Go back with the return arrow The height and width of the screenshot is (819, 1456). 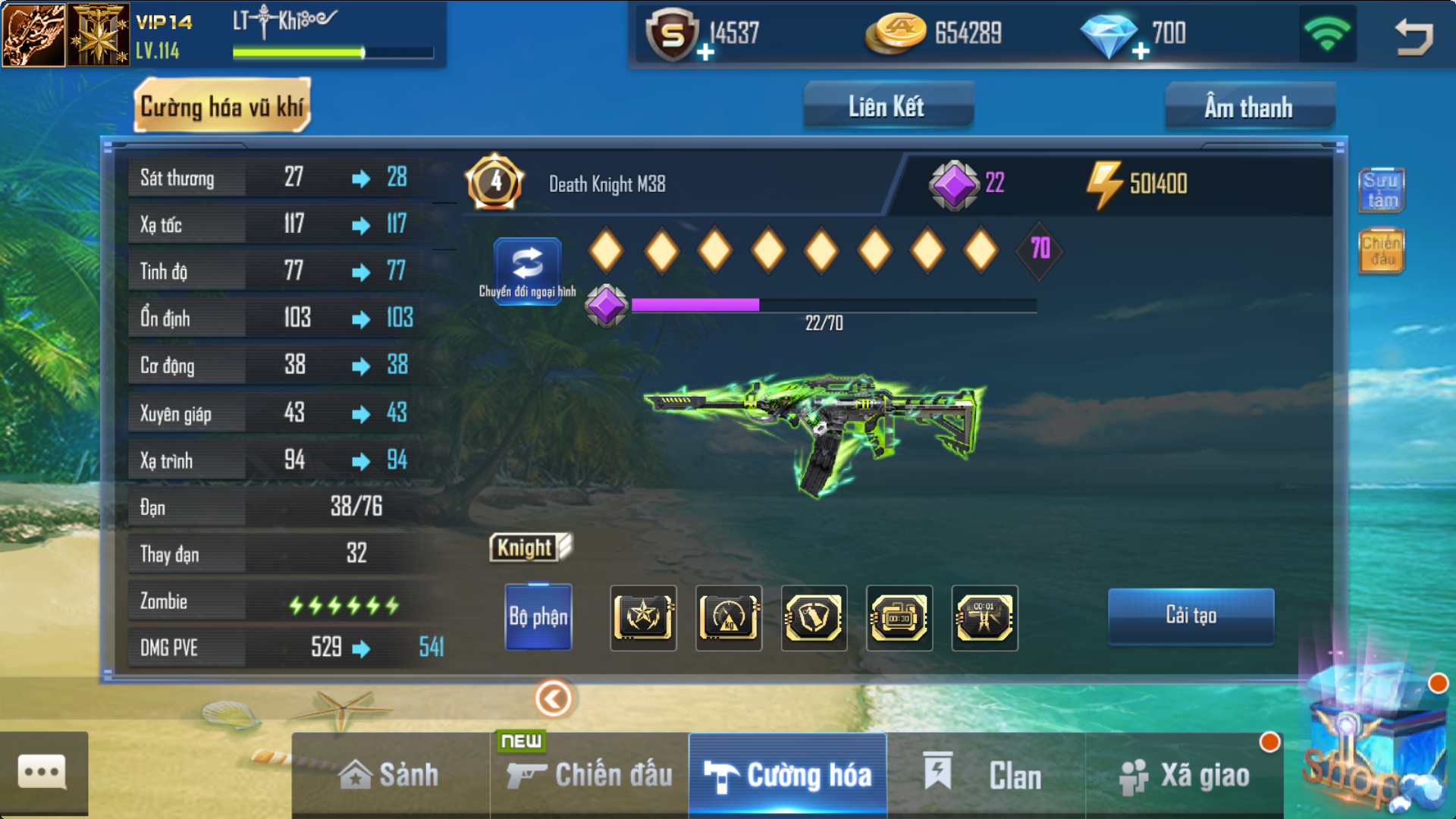click(x=1414, y=35)
